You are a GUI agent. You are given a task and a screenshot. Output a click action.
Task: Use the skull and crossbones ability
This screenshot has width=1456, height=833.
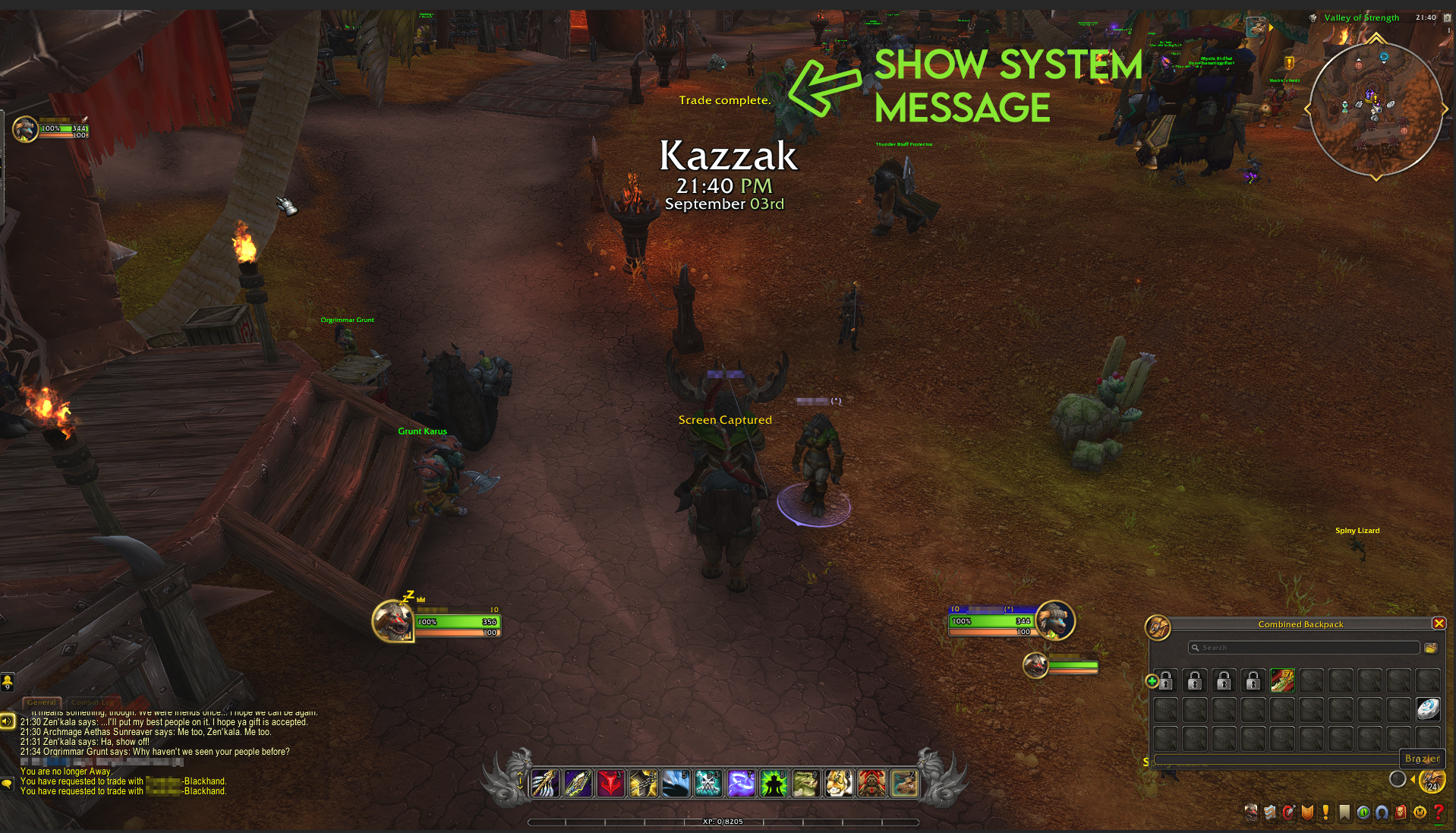point(708,784)
